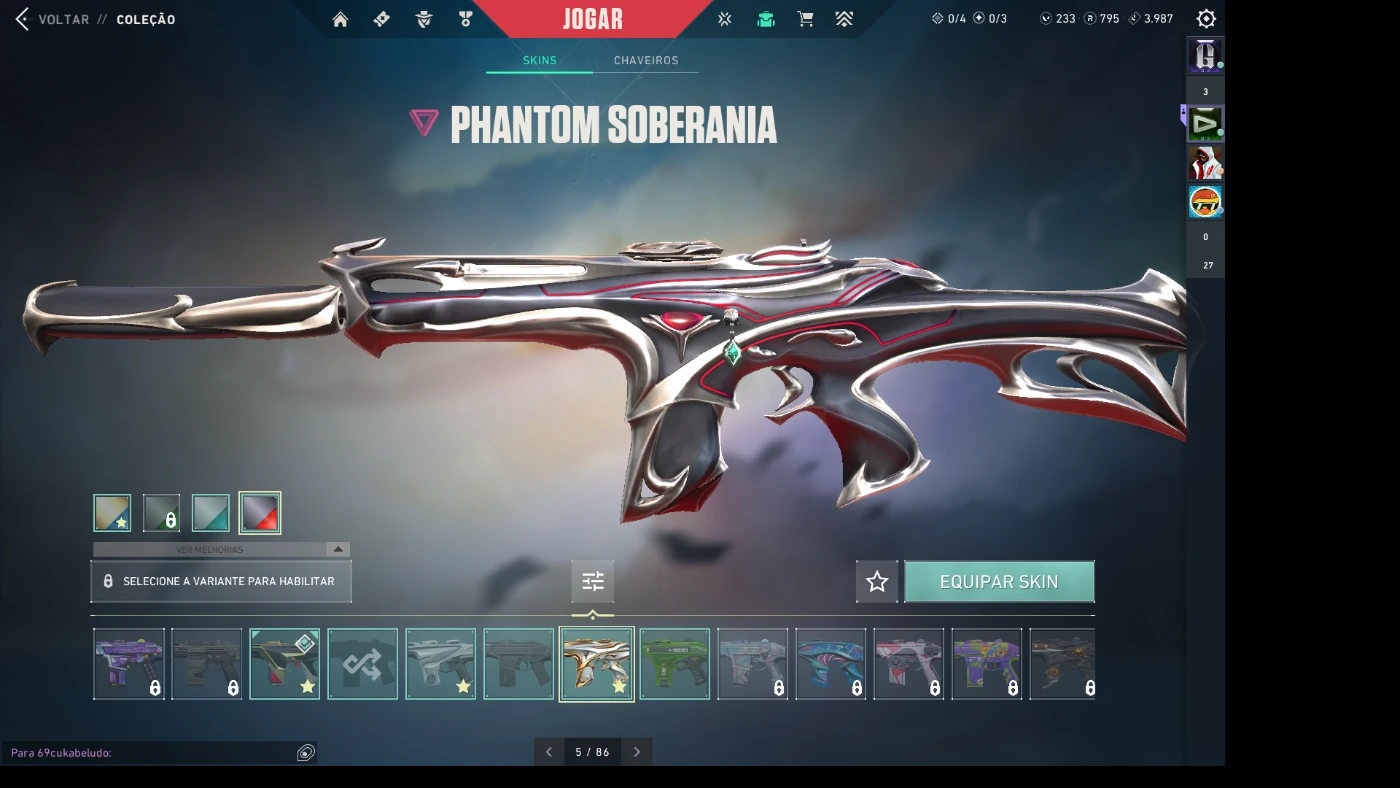Pick the green Phantom skin thumbnail
1400x788 pixels.
pyautogui.click(x=674, y=664)
